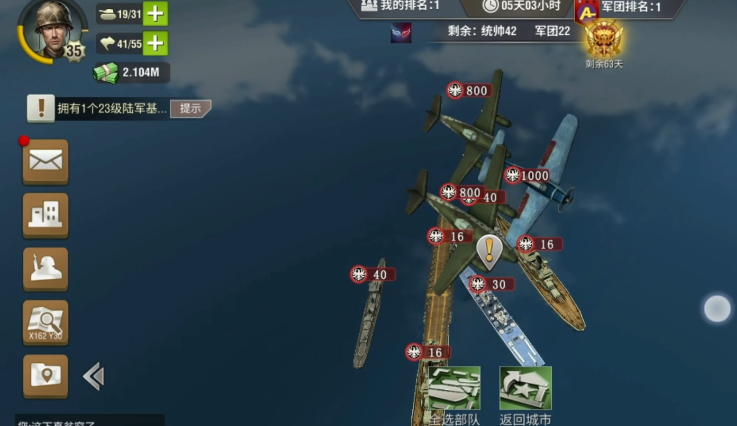
Task: Open the soldier officer menu
Action: click(46, 268)
